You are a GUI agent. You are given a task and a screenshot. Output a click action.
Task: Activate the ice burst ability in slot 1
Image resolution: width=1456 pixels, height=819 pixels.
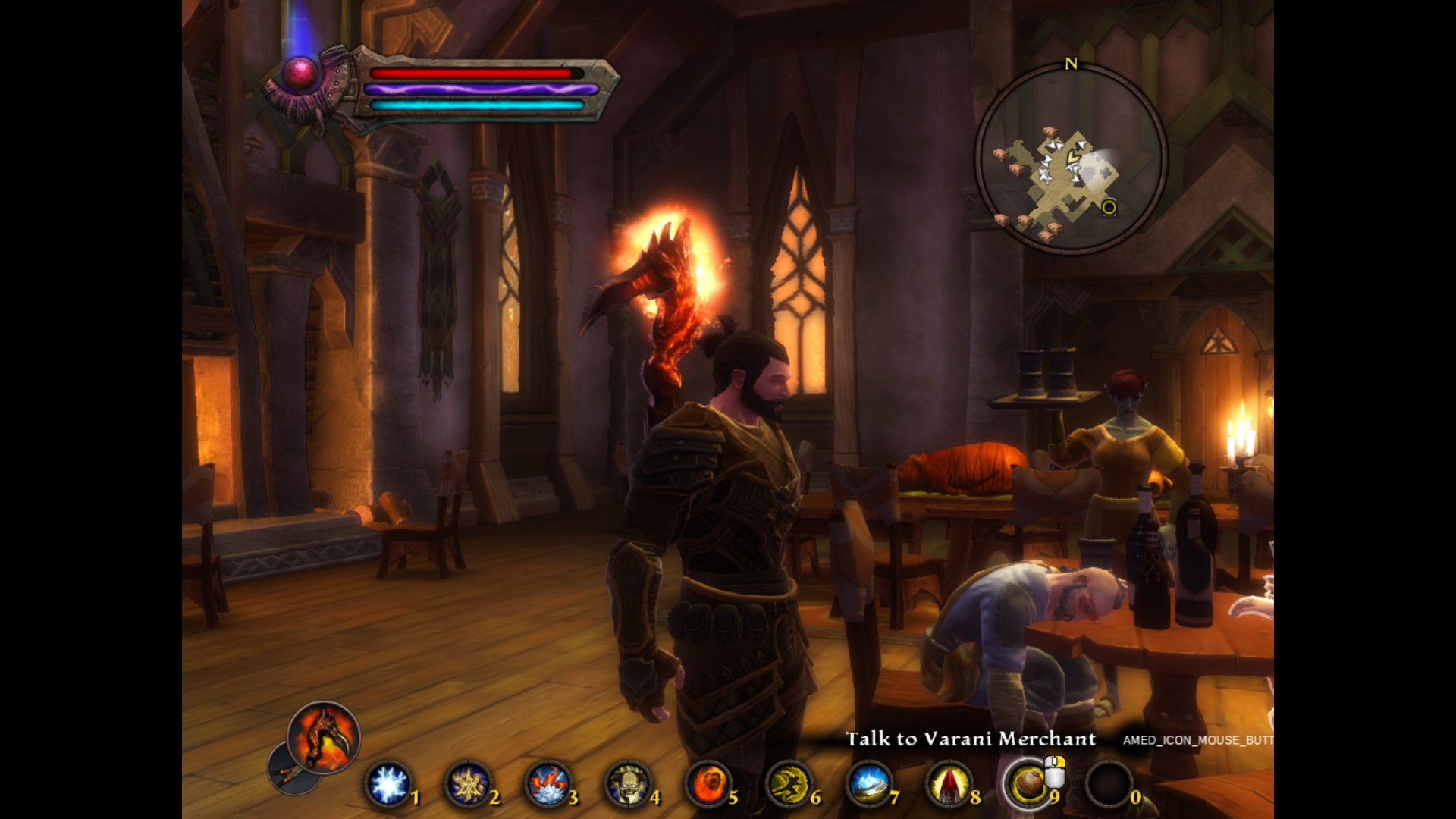tap(388, 784)
